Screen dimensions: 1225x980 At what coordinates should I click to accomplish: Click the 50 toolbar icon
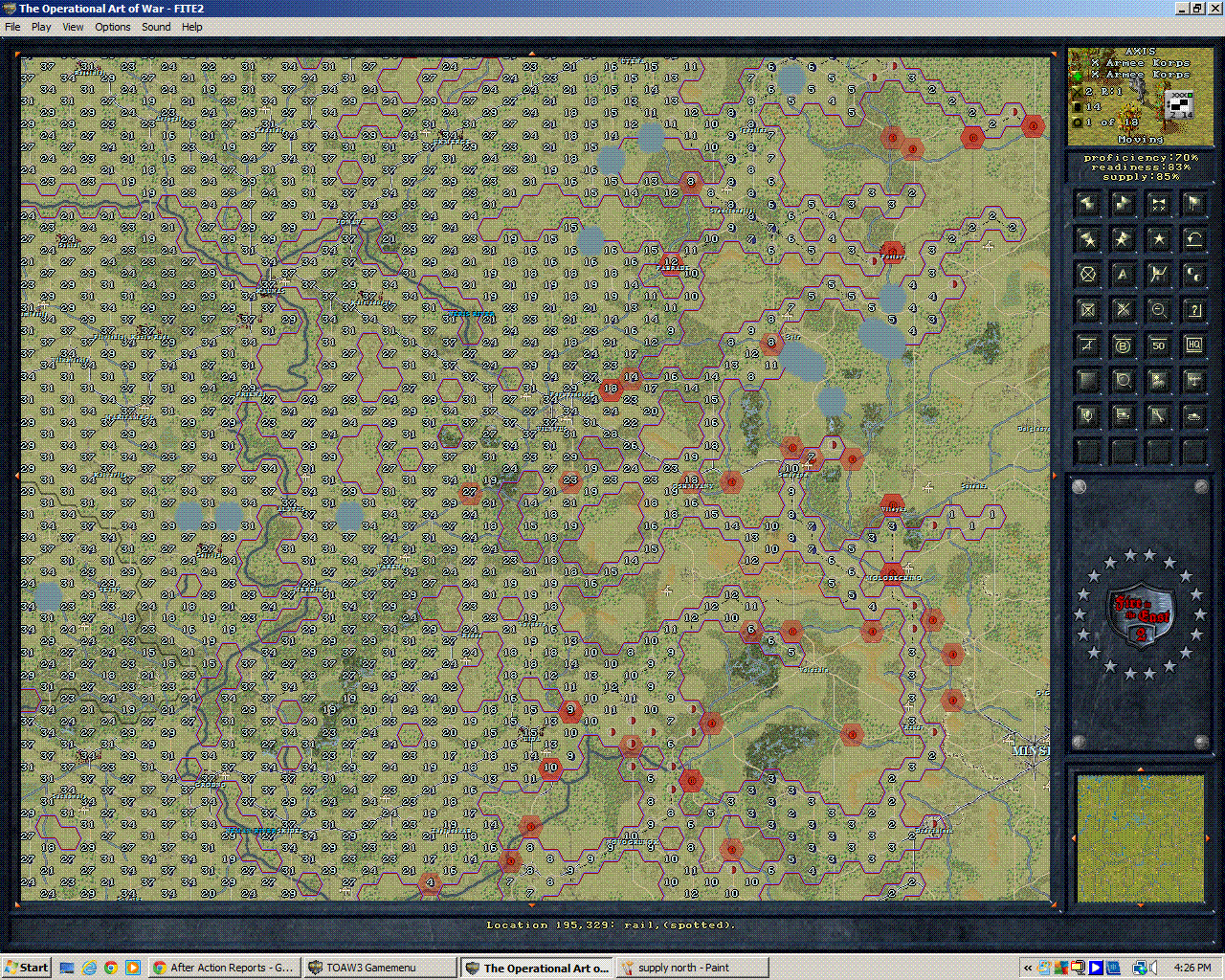pos(1158,345)
